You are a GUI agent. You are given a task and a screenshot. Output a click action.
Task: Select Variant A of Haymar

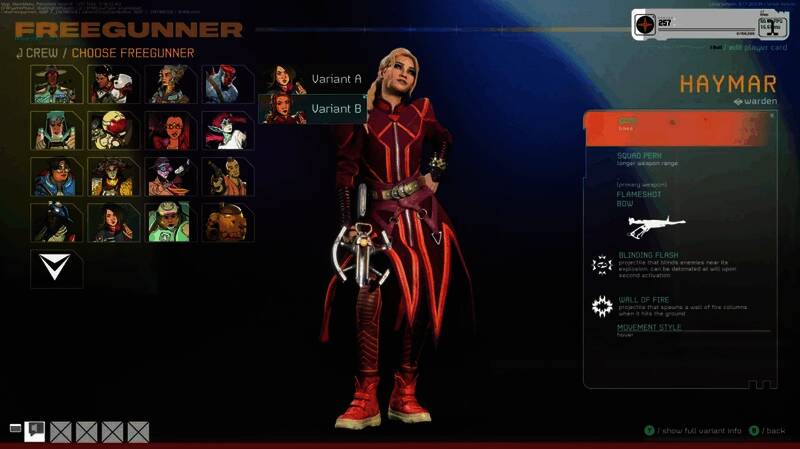tap(313, 79)
